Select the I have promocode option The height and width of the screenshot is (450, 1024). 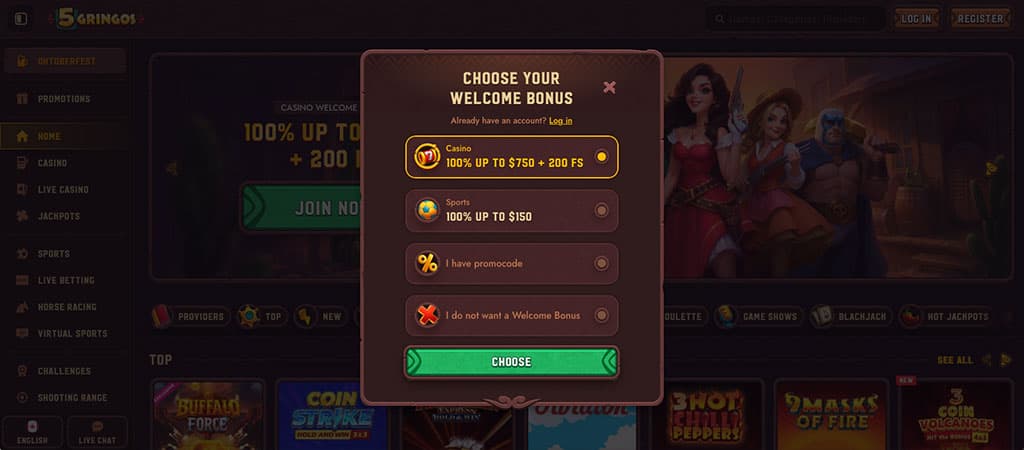coord(511,264)
